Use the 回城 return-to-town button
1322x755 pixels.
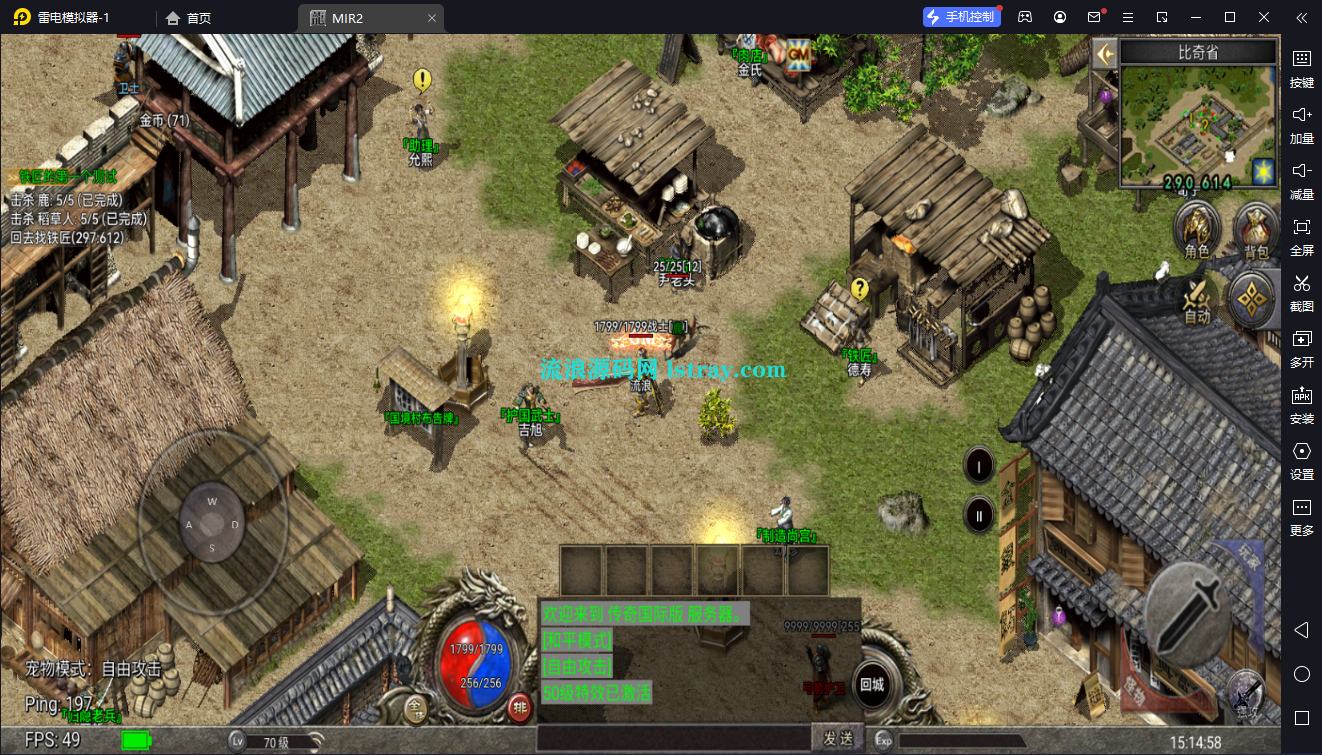click(872, 686)
